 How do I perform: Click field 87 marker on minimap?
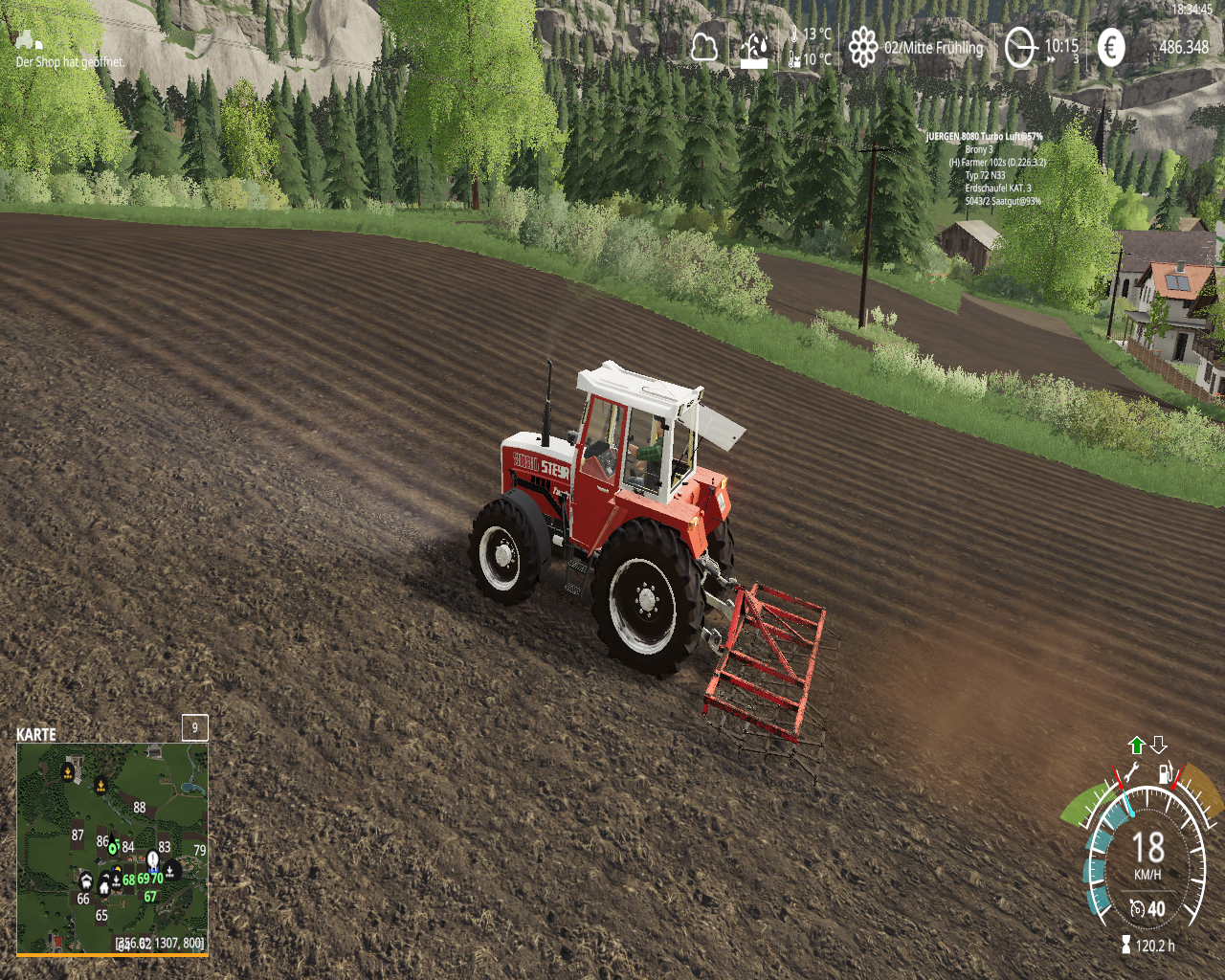point(78,835)
